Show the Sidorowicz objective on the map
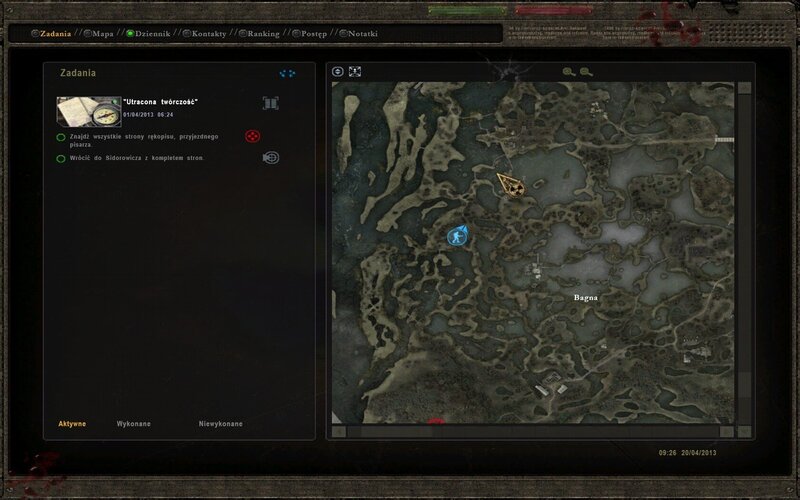 [x=270, y=157]
